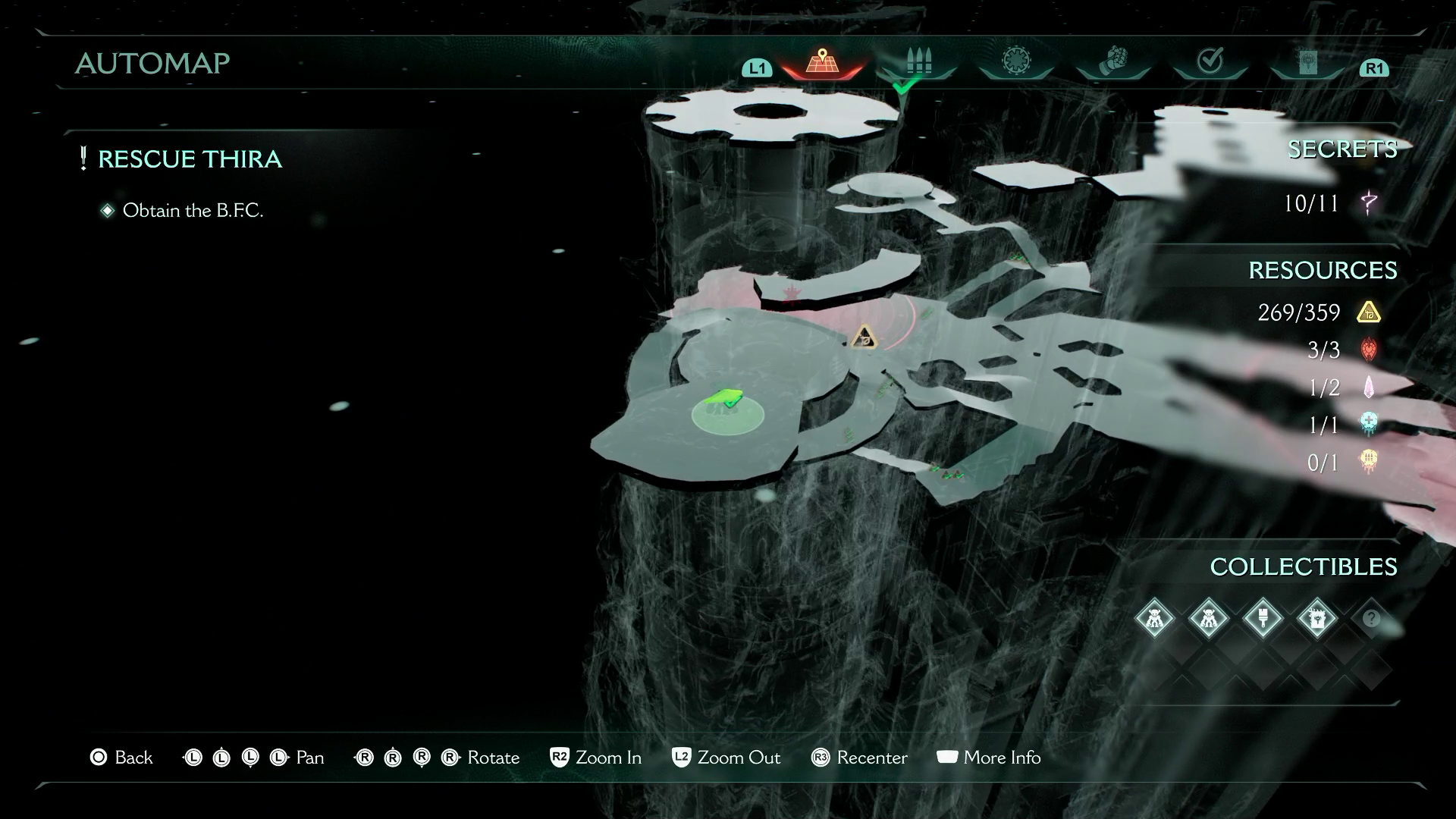Image resolution: width=1456 pixels, height=819 pixels.
Task: Open the gauntlet fist equipment tab
Action: tap(1112, 61)
